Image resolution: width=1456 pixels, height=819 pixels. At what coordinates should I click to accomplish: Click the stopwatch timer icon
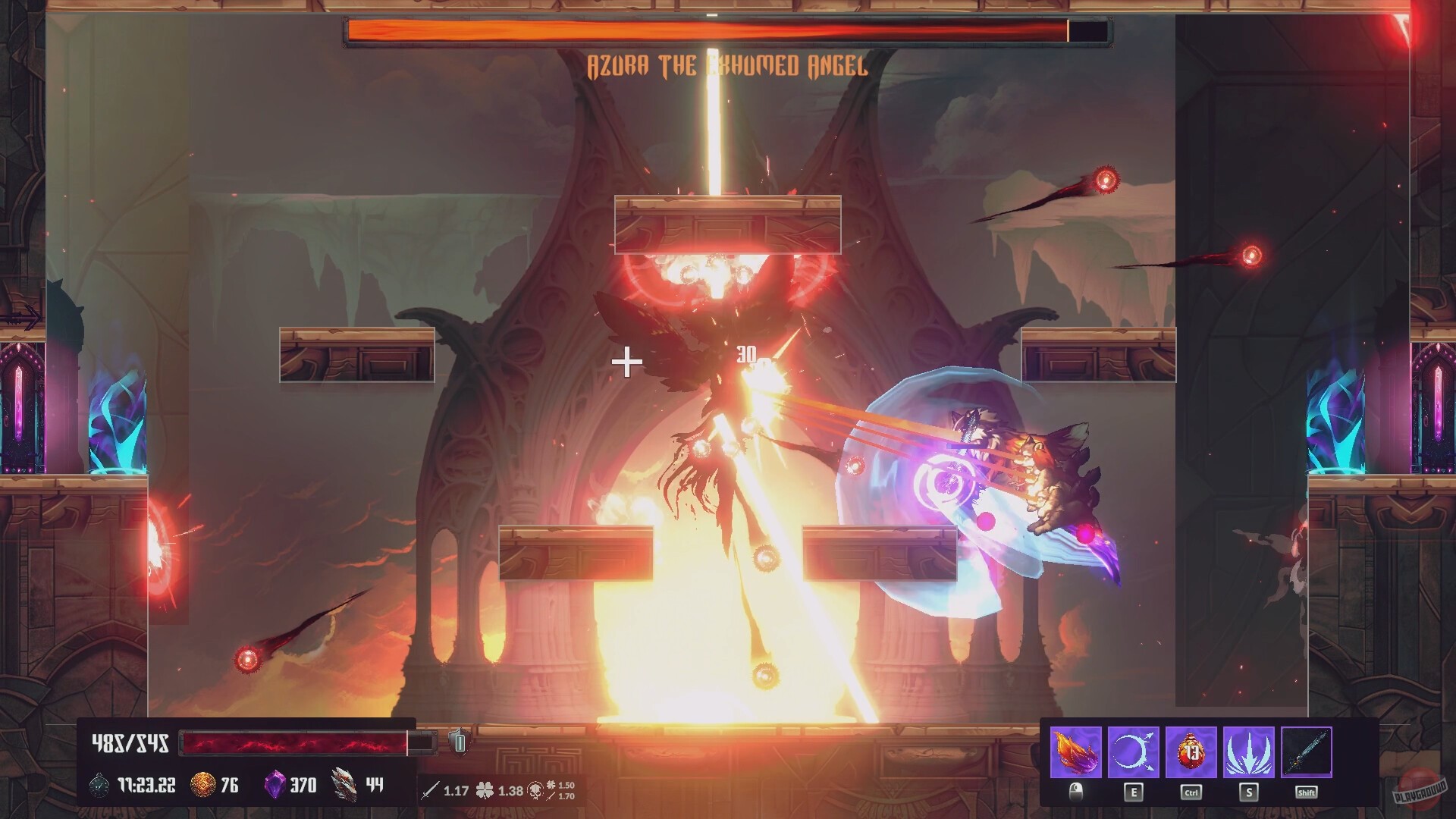click(x=98, y=786)
